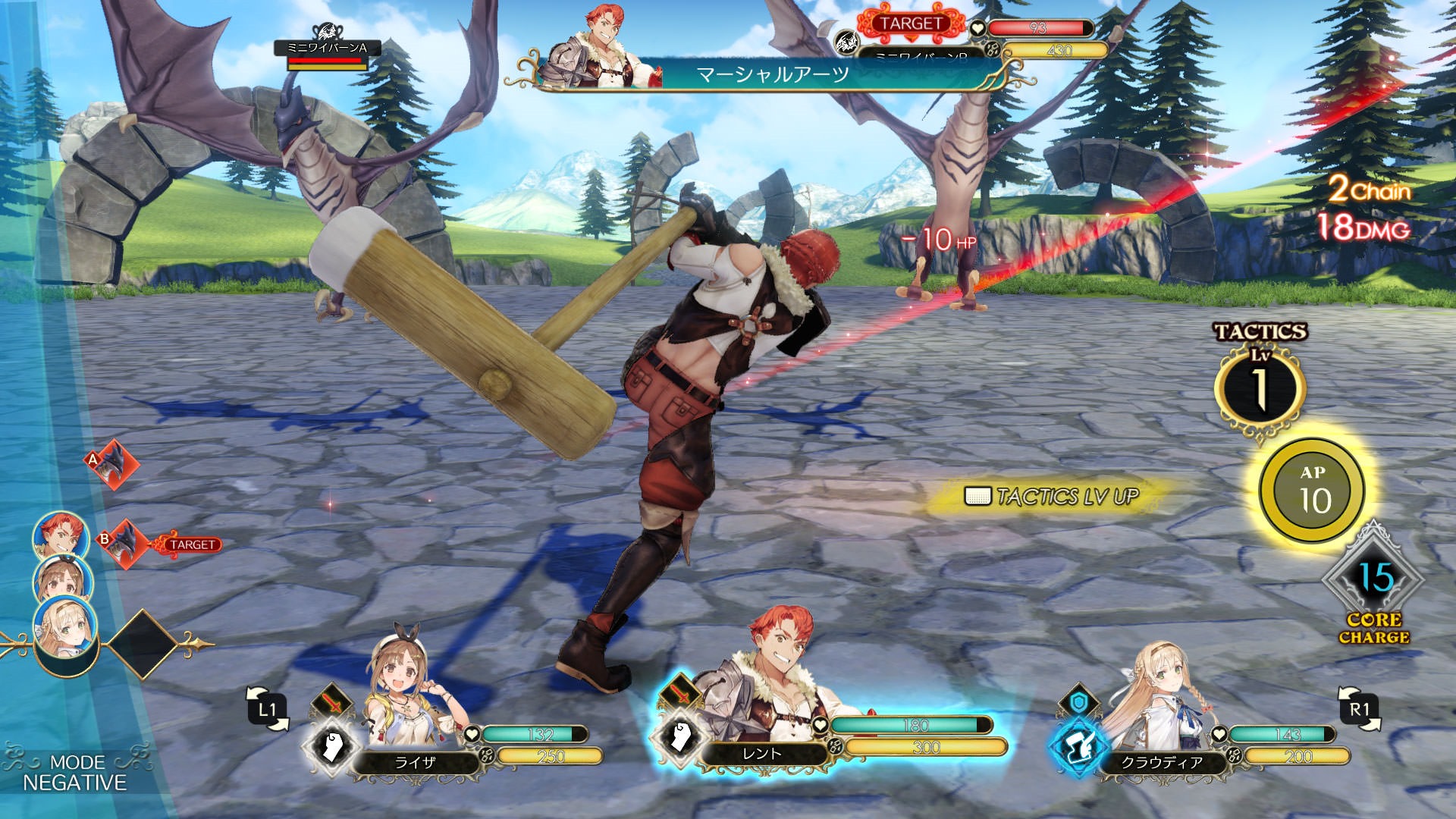Click the red TARGET banner at top
Screen dimensions: 1456x819
pos(910,24)
